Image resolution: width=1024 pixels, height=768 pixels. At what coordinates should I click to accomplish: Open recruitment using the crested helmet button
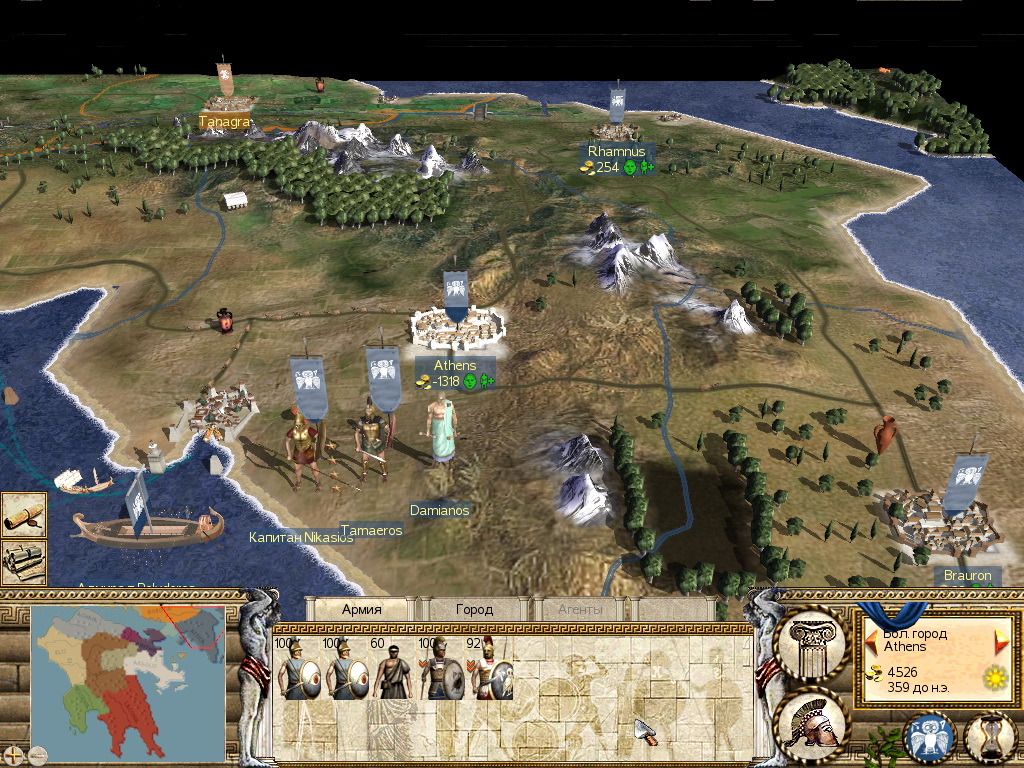pos(812,720)
